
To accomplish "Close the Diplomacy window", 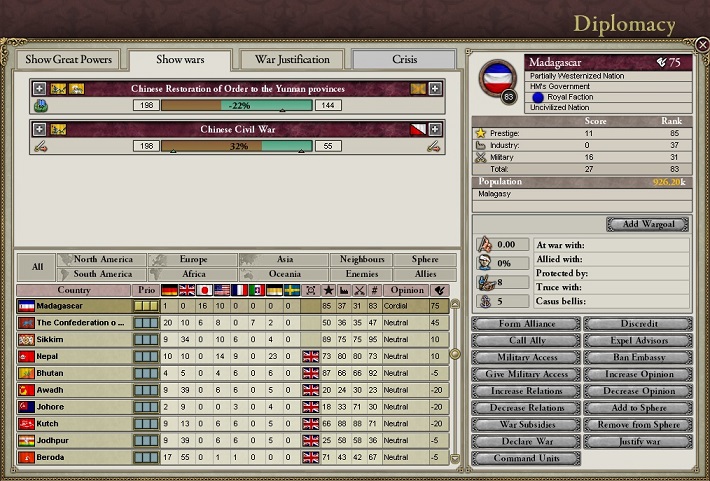I will point(702,45).
